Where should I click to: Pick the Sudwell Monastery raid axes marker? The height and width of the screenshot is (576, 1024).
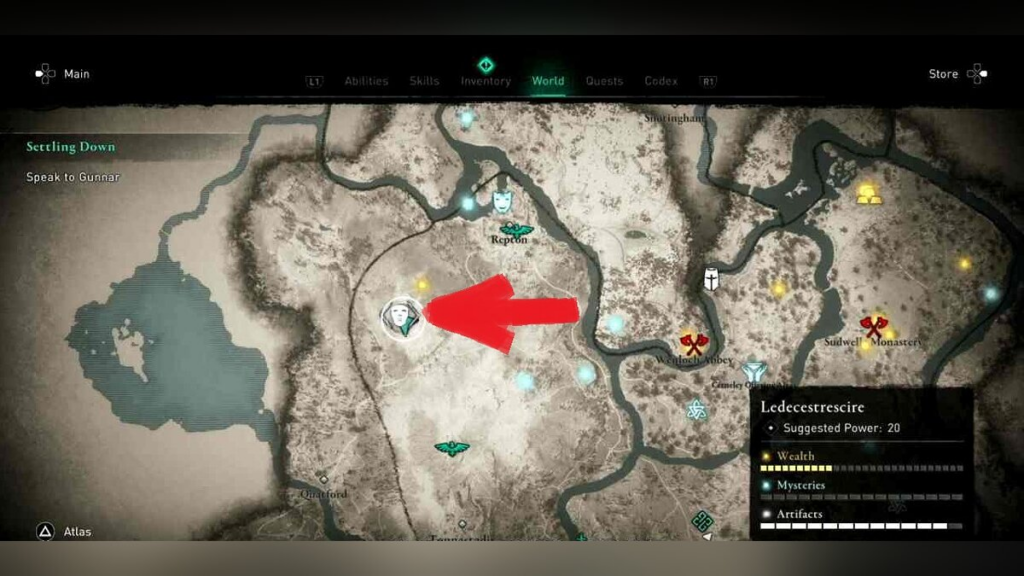(x=874, y=326)
